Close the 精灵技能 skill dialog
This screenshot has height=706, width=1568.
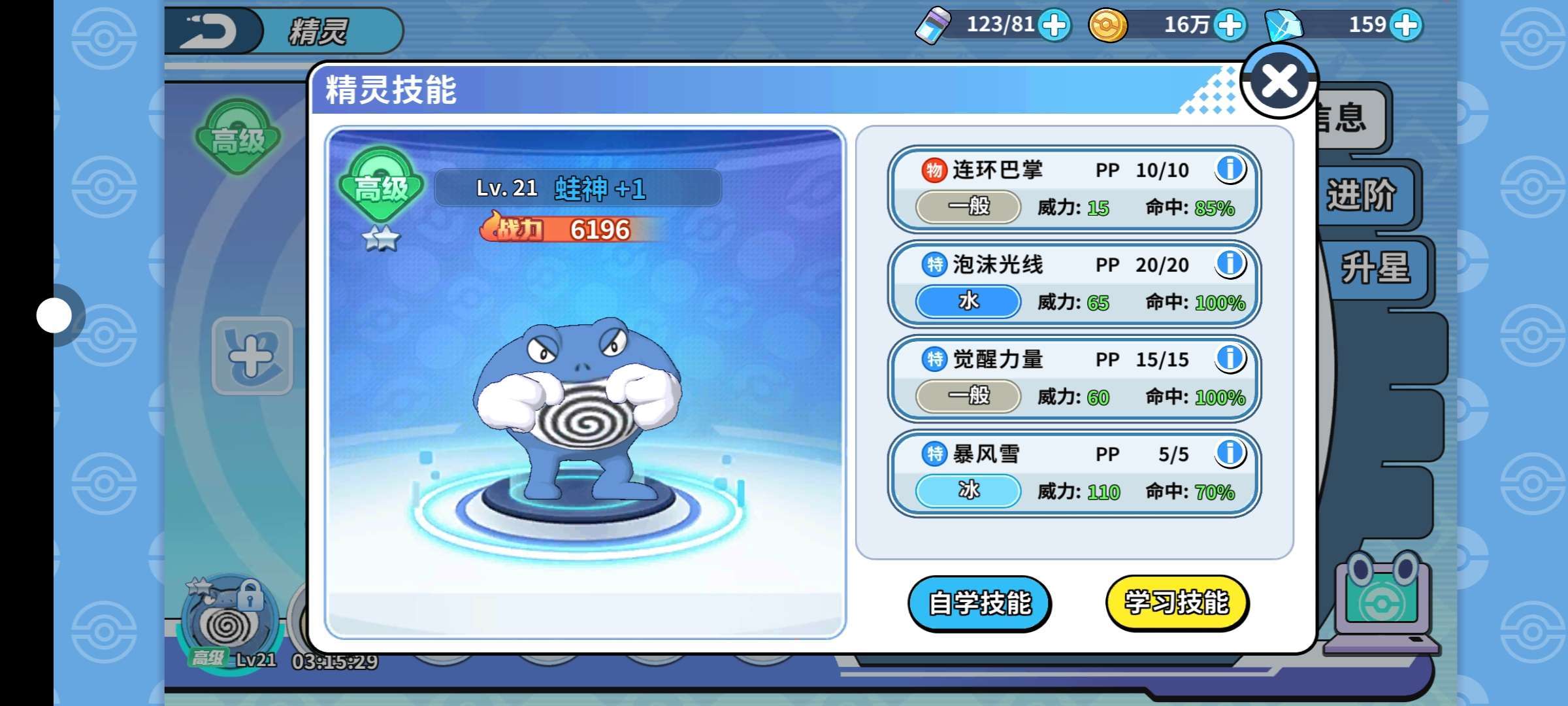click(x=1279, y=82)
